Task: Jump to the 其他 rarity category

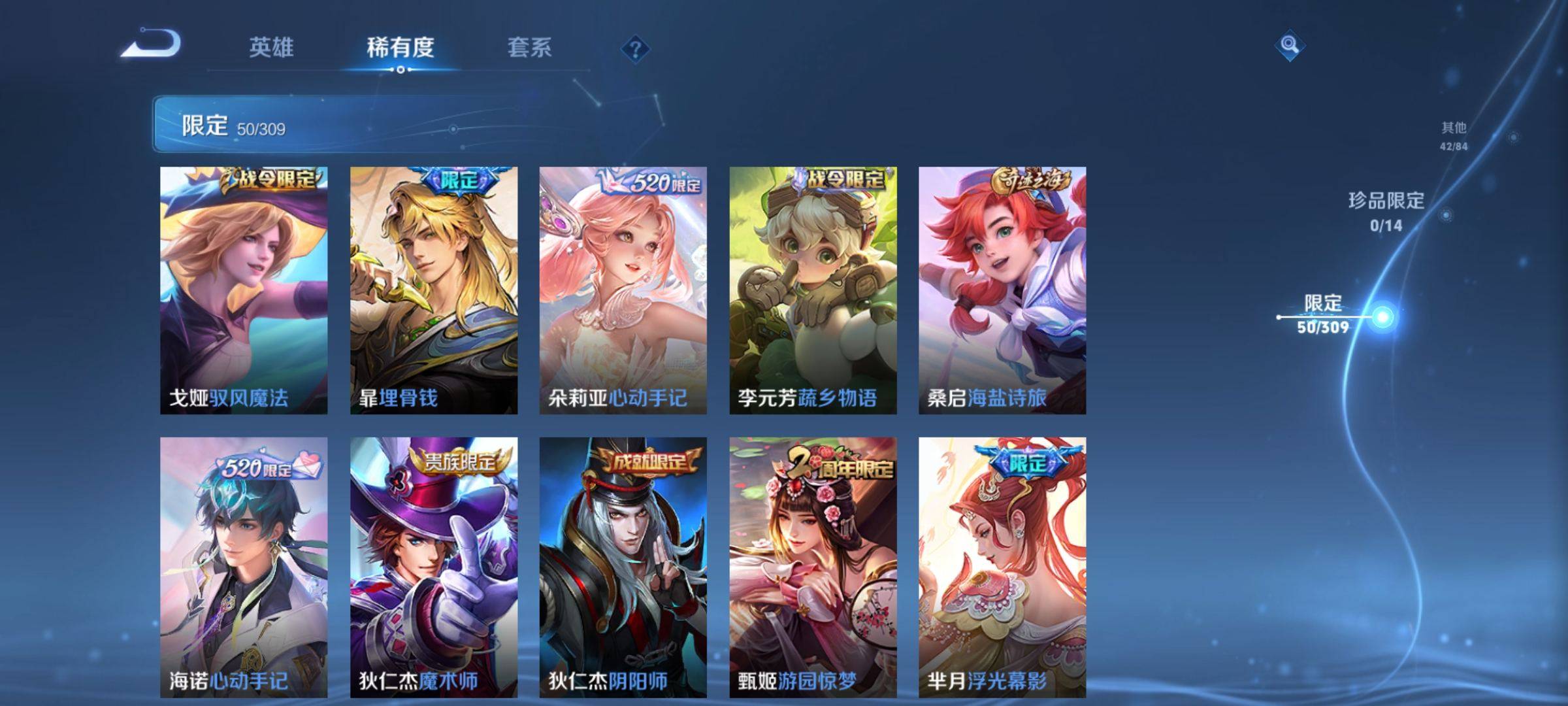Action: coord(1454,135)
